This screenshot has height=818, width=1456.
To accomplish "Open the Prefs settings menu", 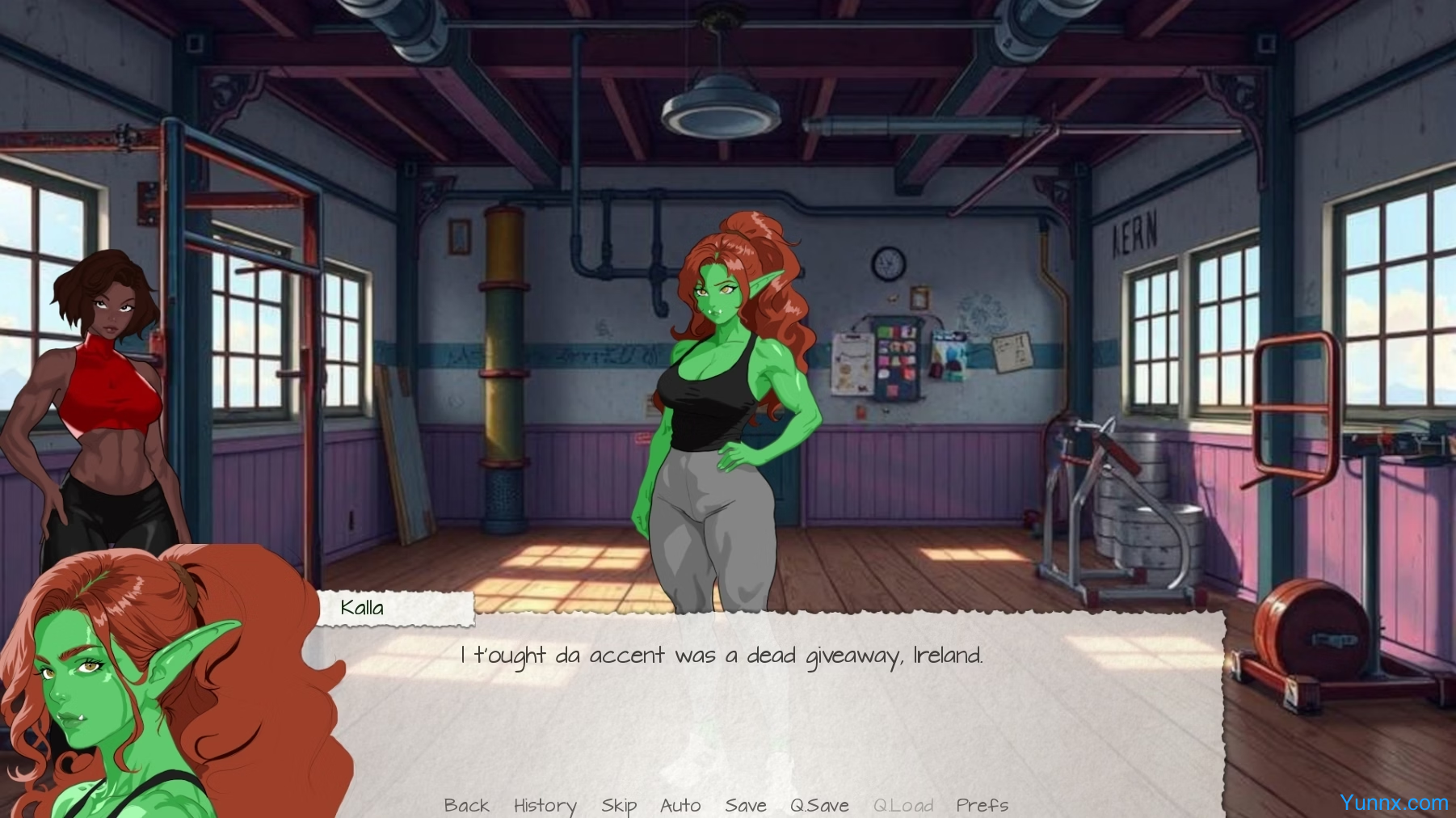I will point(982,805).
